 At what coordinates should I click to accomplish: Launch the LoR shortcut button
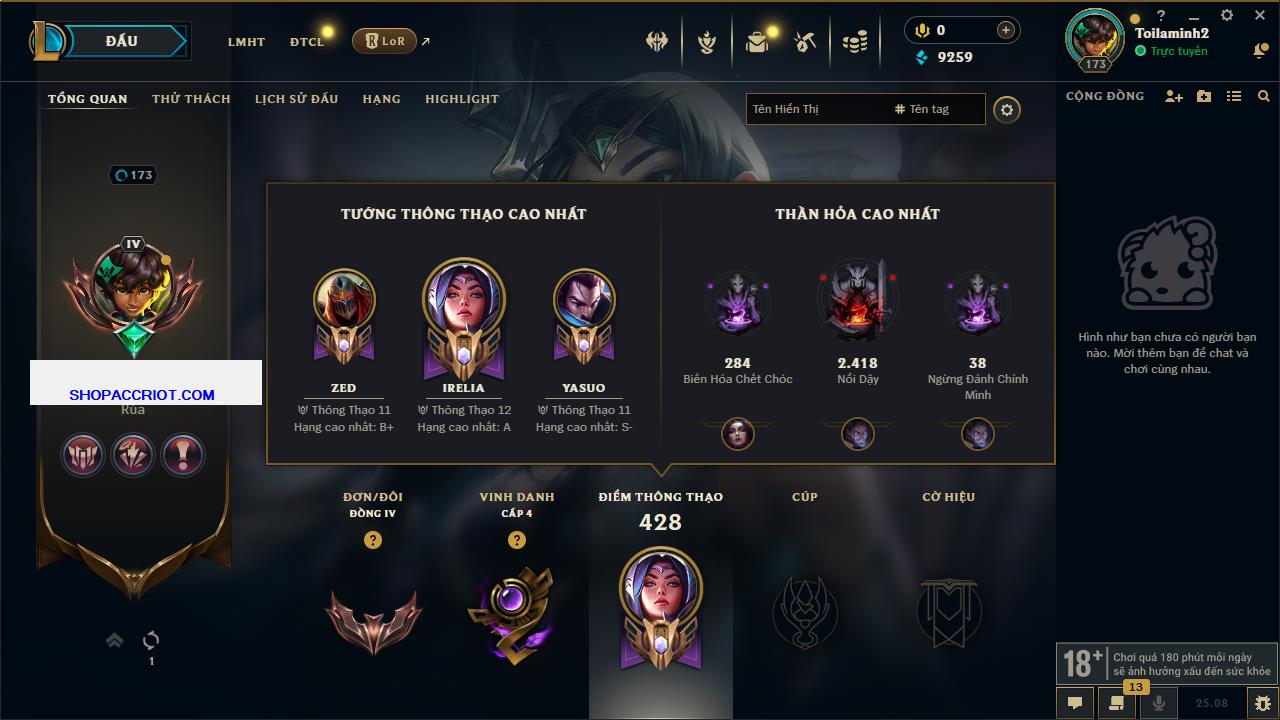(384, 41)
